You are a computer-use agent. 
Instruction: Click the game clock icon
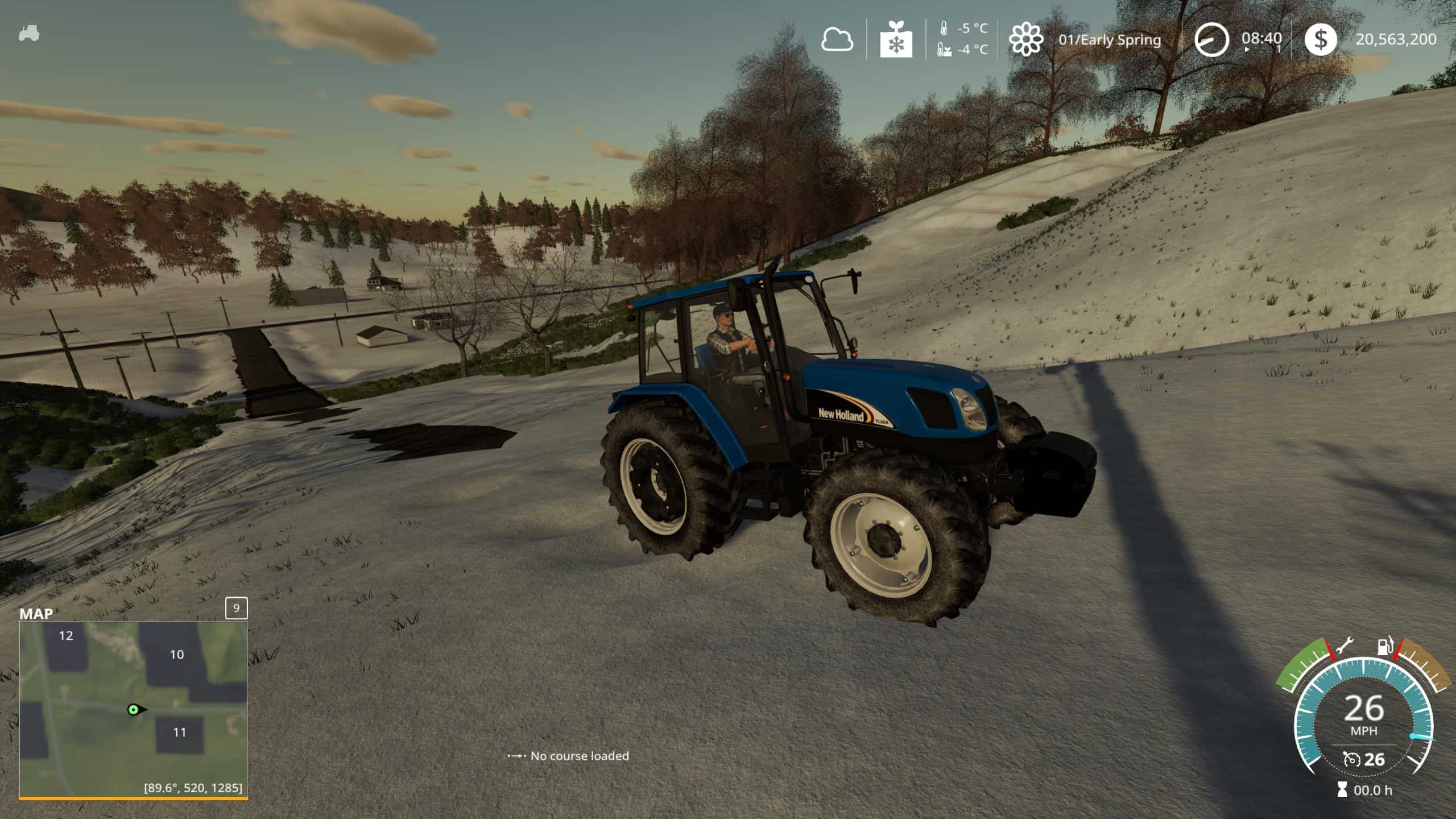tap(1211, 40)
